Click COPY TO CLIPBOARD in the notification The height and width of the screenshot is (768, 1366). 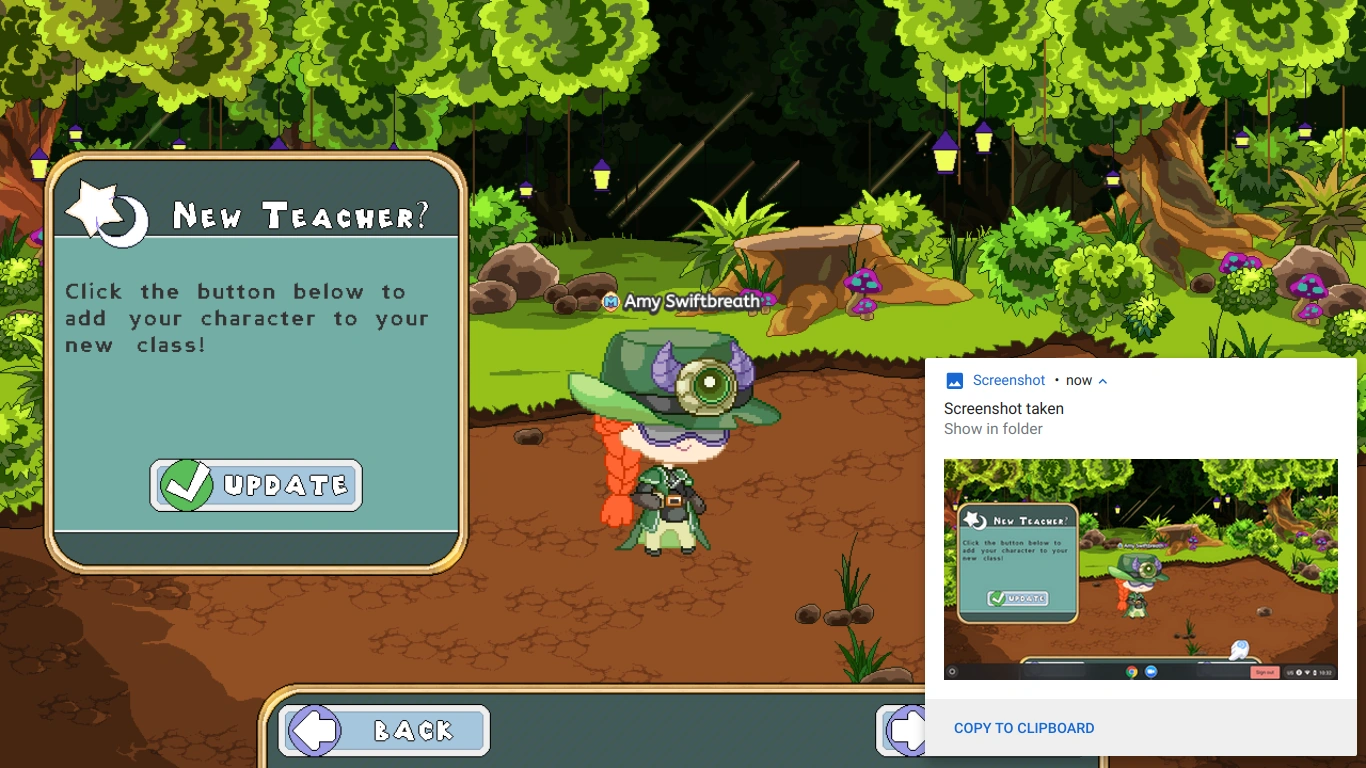click(x=1025, y=728)
